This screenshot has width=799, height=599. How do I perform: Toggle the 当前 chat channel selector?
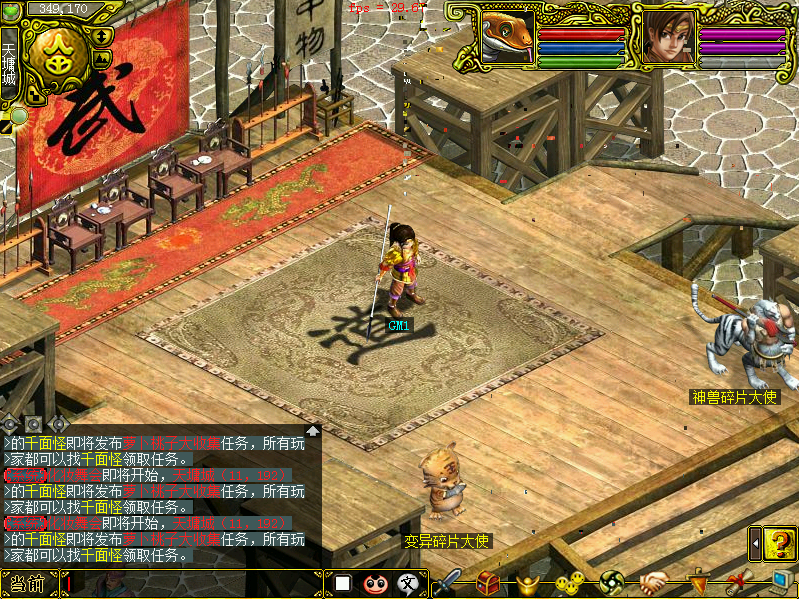(29, 584)
